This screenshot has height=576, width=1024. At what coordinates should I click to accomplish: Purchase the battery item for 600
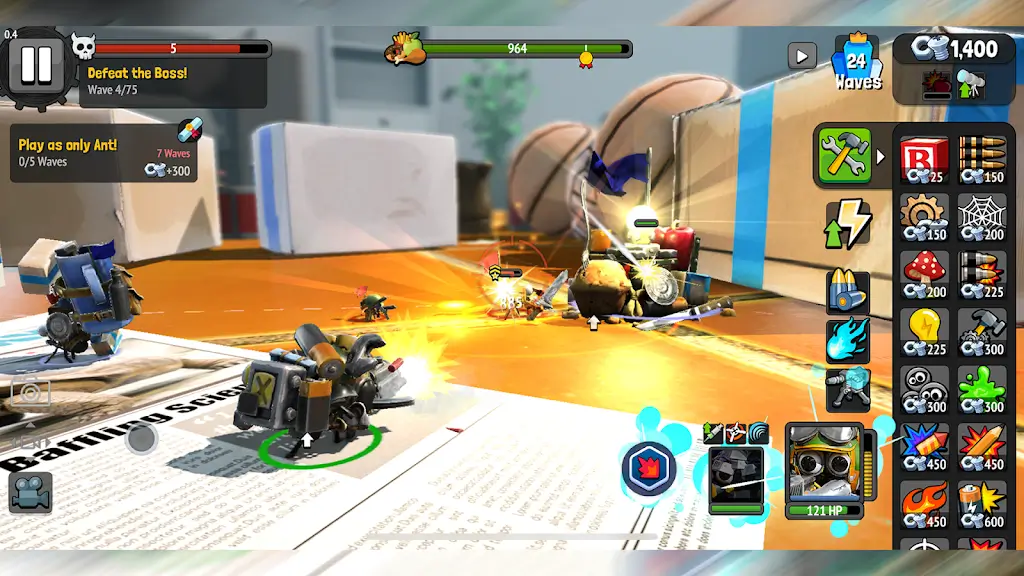tap(981, 503)
